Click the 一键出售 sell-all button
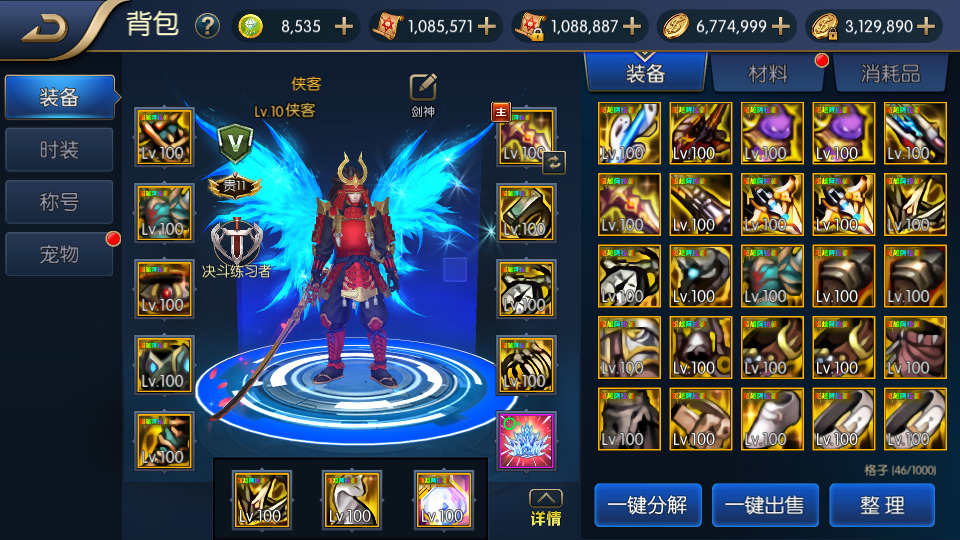The image size is (960, 540). pos(764,505)
